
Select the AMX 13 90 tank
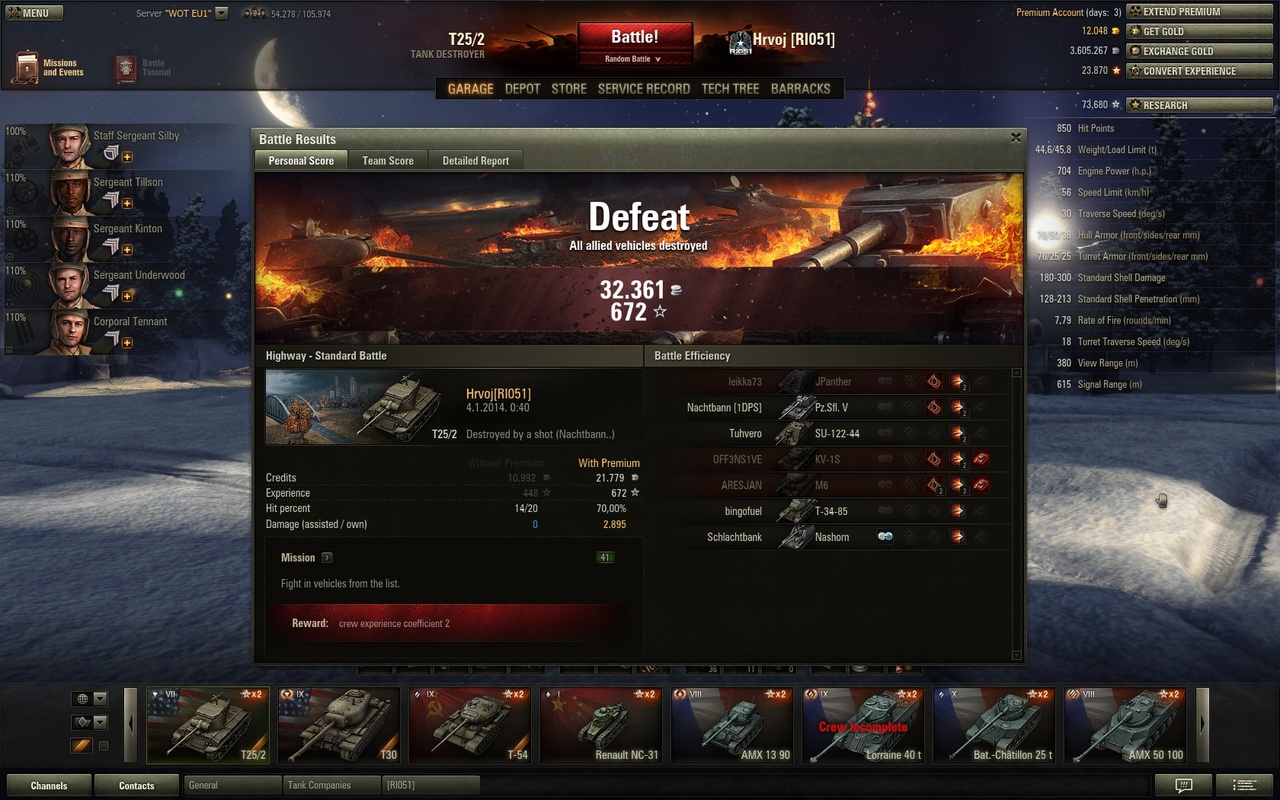click(732, 725)
